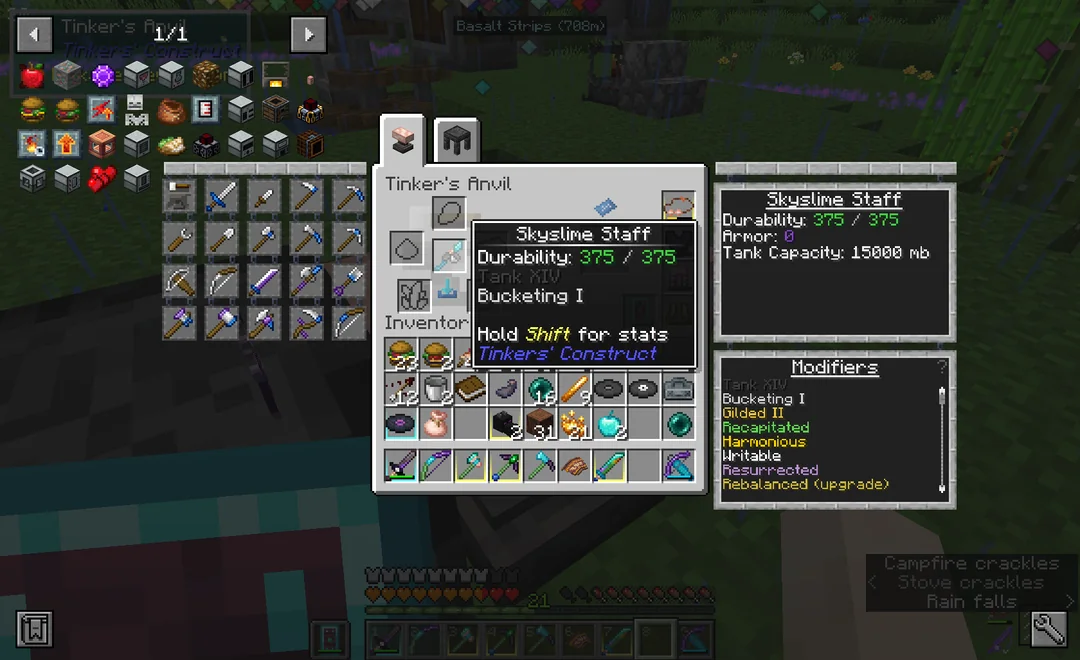Viewport: 1080px width, 660px height.
Task: Click the Skyslime Staff in the anvil slot
Action: (x=449, y=257)
